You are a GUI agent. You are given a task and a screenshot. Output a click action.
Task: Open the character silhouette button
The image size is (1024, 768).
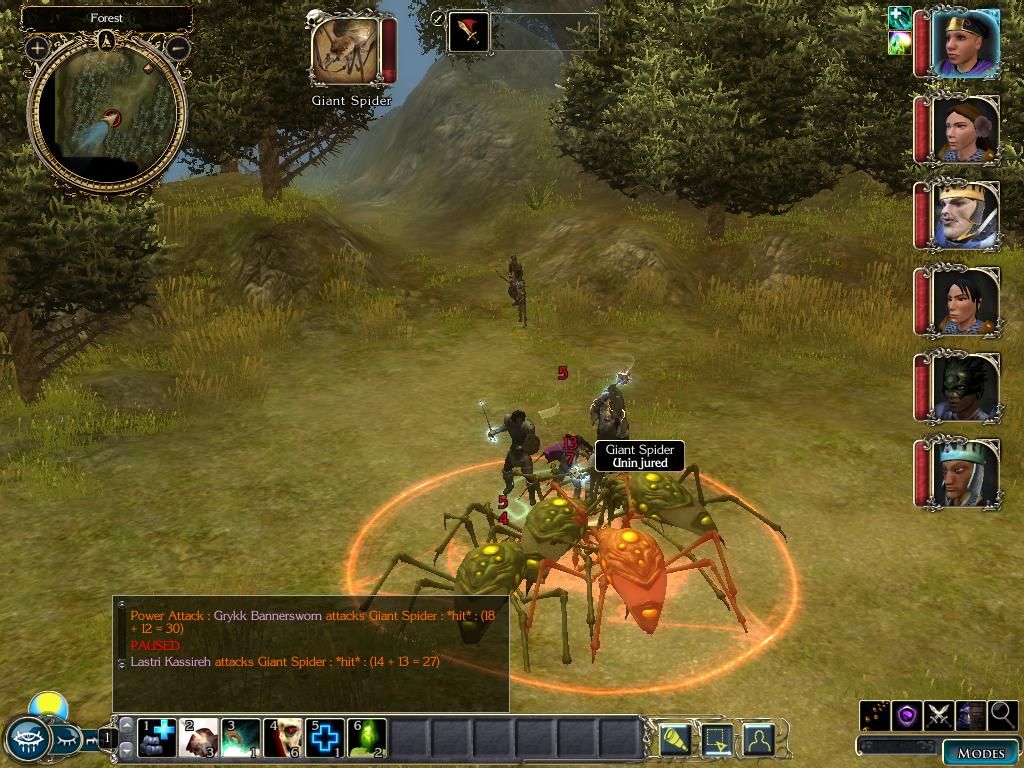[759, 739]
